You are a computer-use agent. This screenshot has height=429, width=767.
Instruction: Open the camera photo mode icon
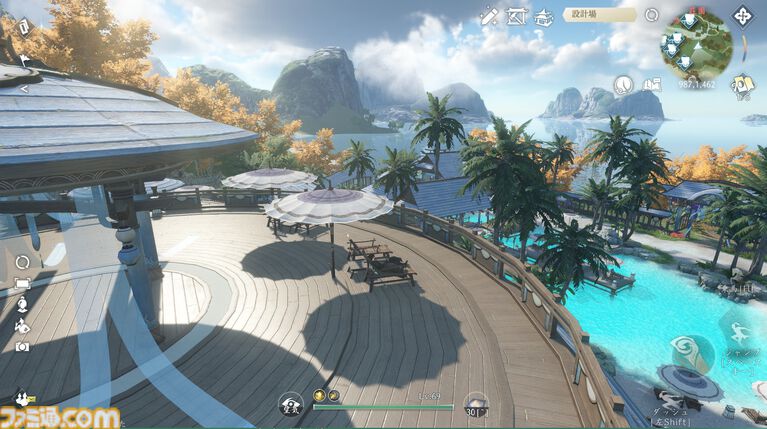pyautogui.click(x=22, y=346)
